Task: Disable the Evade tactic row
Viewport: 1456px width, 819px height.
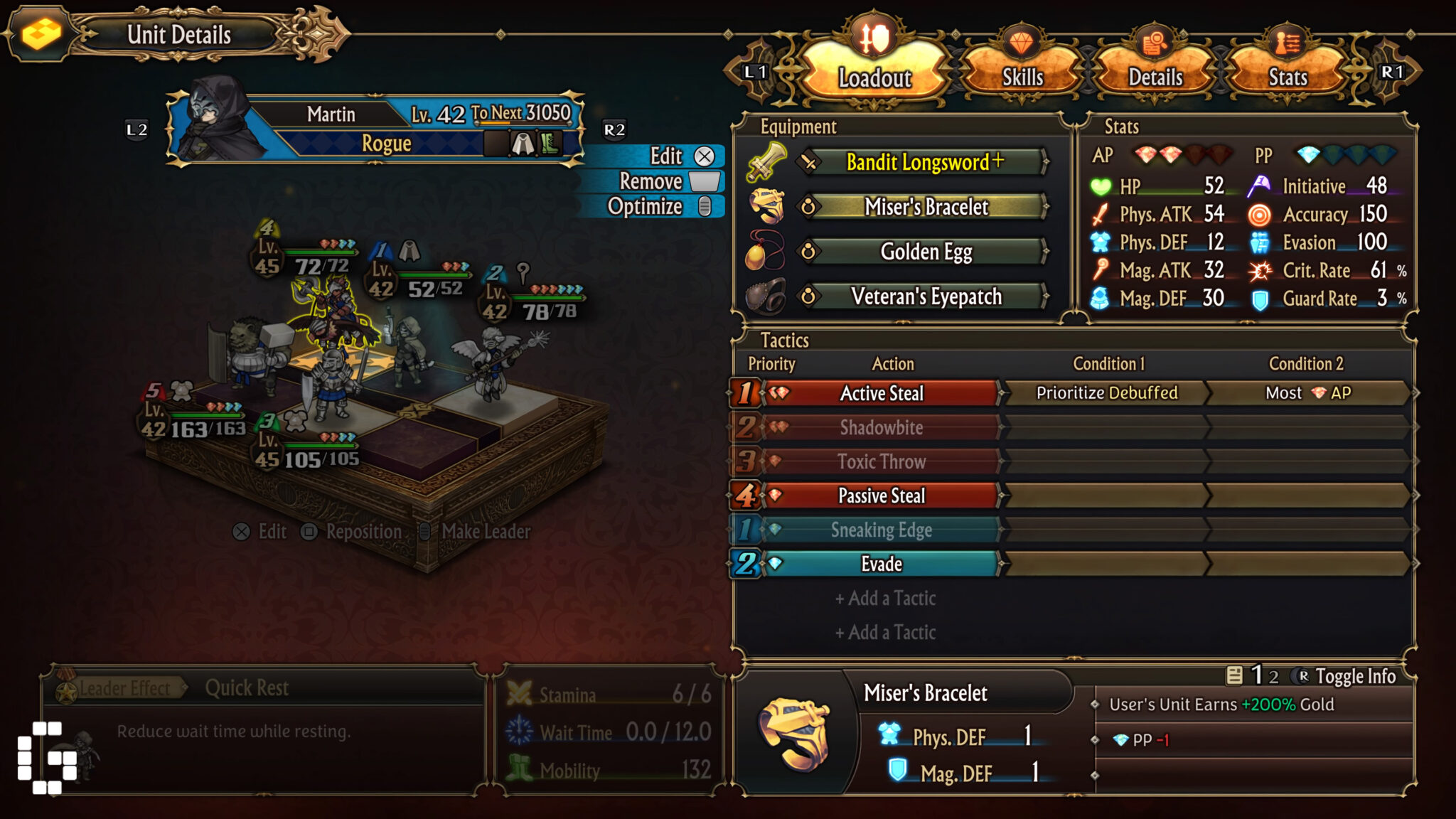Action: [882, 563]
